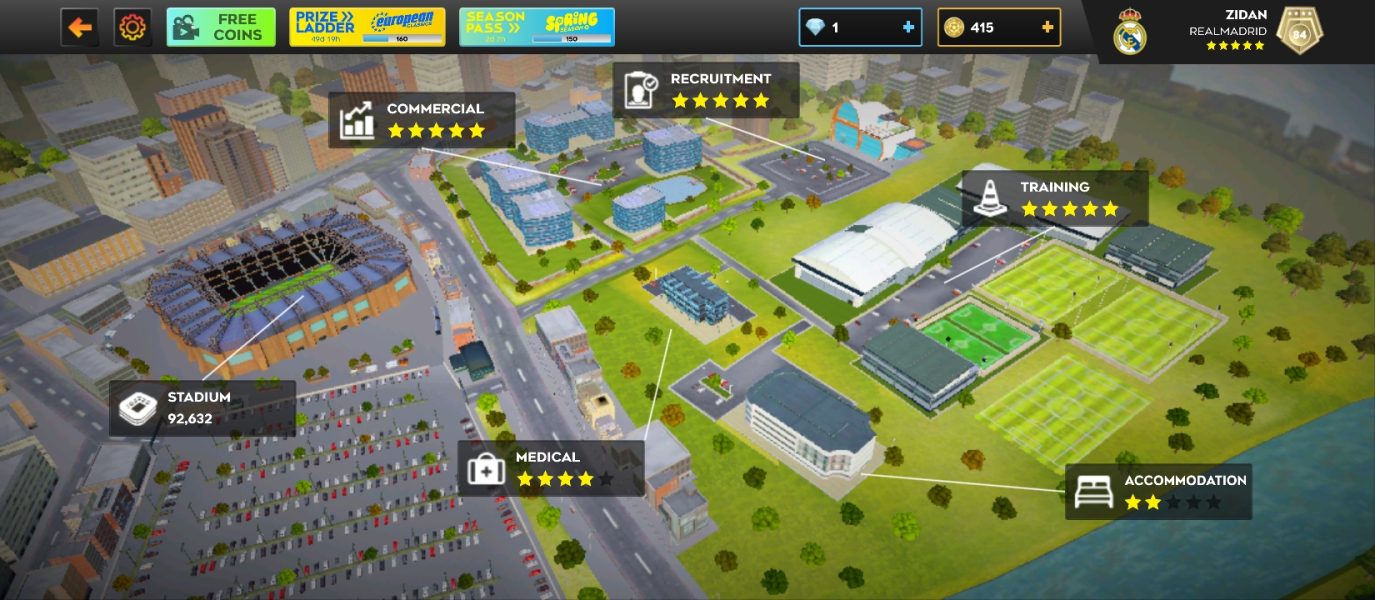
Task: Open the Recruitment facility panel
Action: click(705, 90)
